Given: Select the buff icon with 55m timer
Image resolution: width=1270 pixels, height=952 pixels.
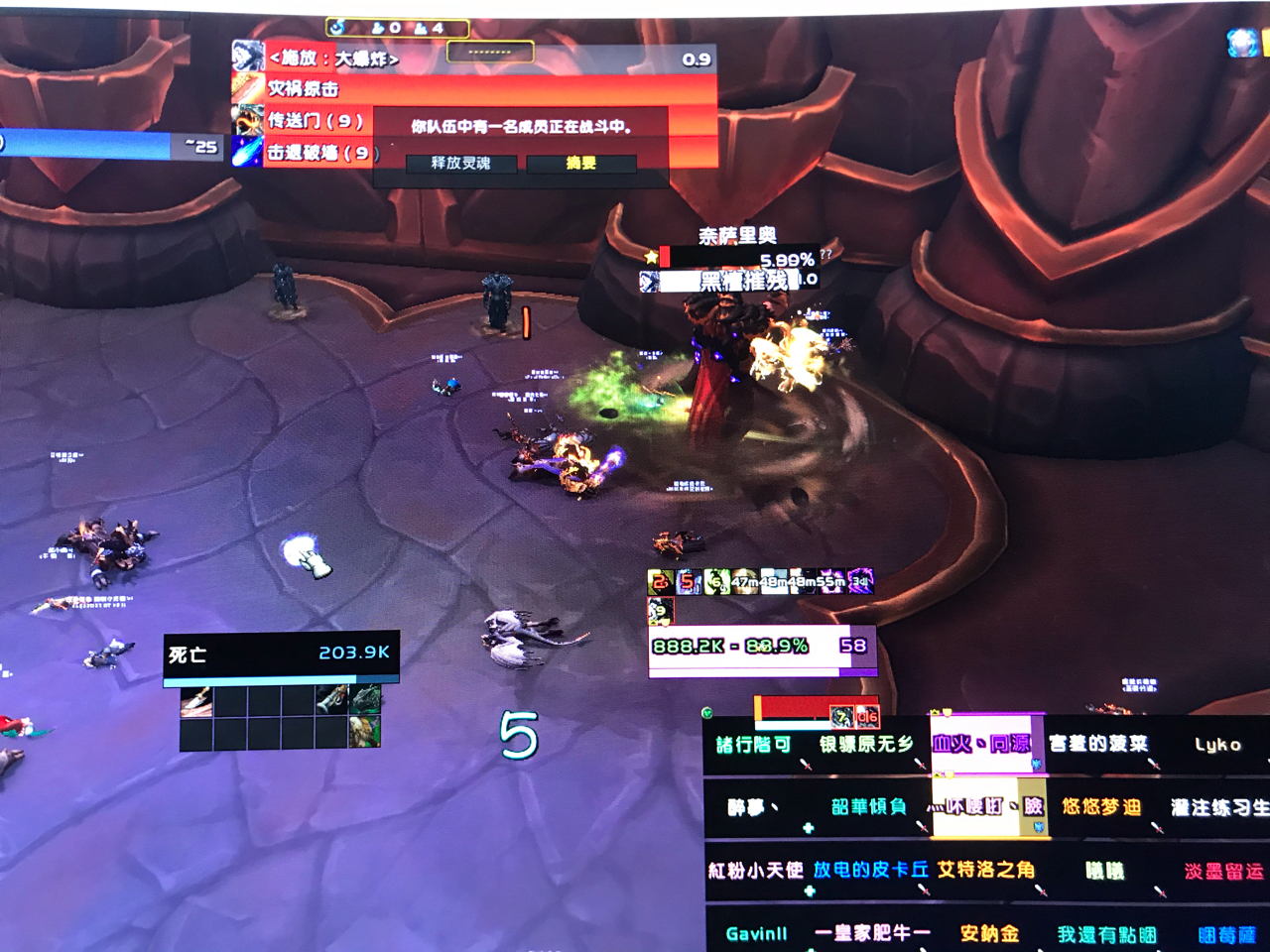Looking at the screenshot, I should (x=832, y=581).
